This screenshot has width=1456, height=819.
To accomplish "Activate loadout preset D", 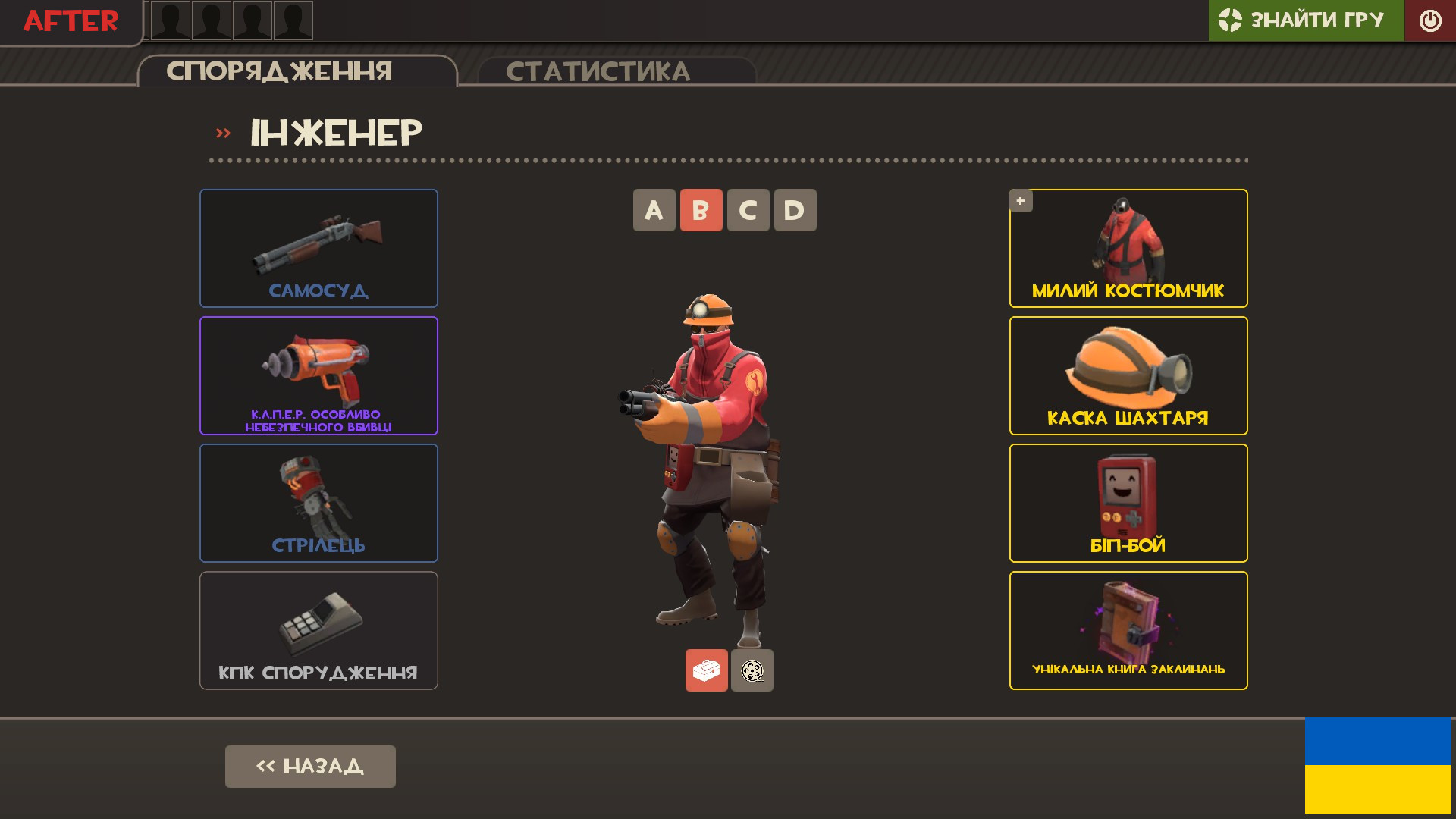I will coord(795,210).
